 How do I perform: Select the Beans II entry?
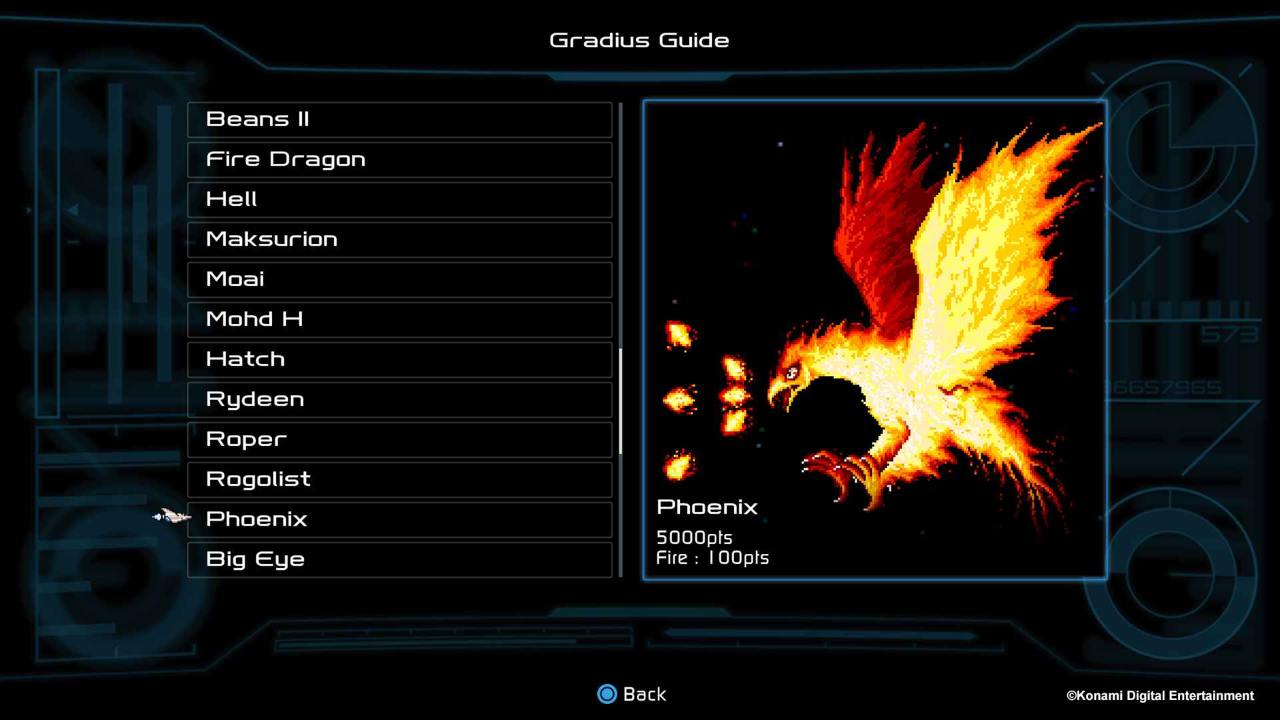click(x=399, y=119)
